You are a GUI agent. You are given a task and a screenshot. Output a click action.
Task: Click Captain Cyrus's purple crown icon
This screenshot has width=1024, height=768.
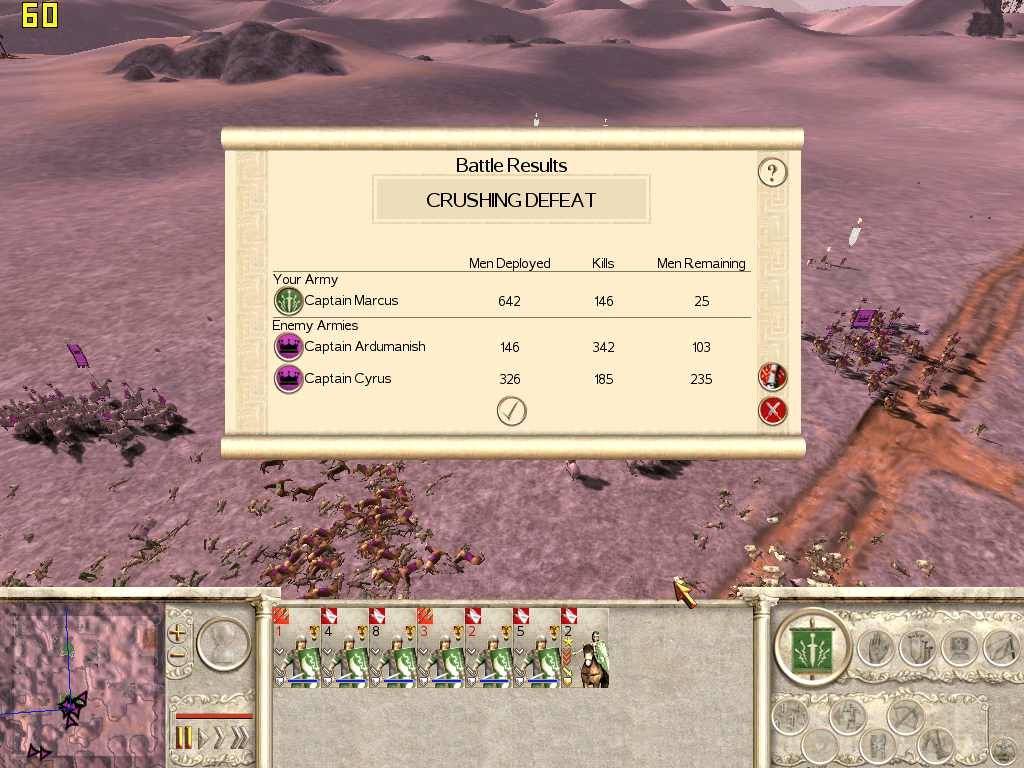point(288,379)
